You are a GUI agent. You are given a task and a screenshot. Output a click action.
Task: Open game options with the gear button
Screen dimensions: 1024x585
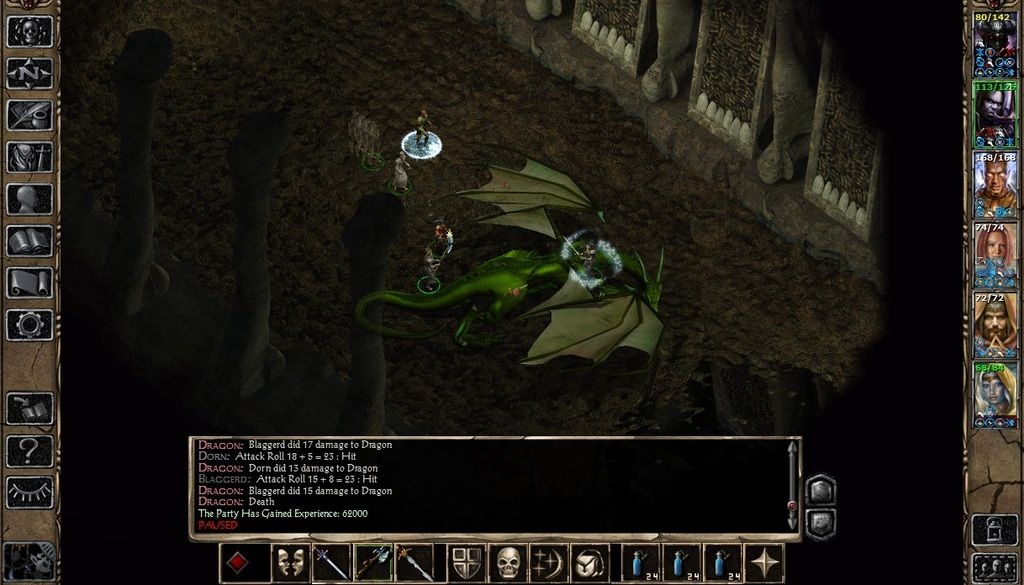29,324
